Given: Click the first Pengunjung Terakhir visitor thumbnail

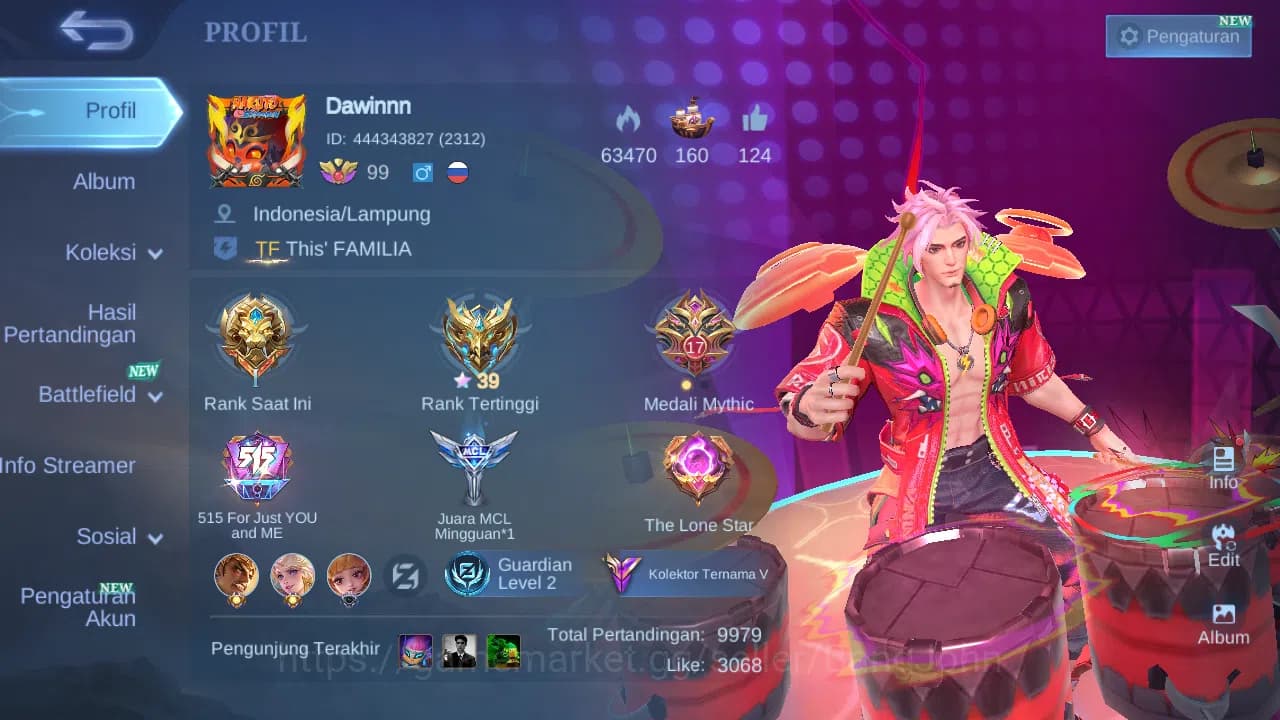Looking at the screenshot, I should tap(415, 651).
